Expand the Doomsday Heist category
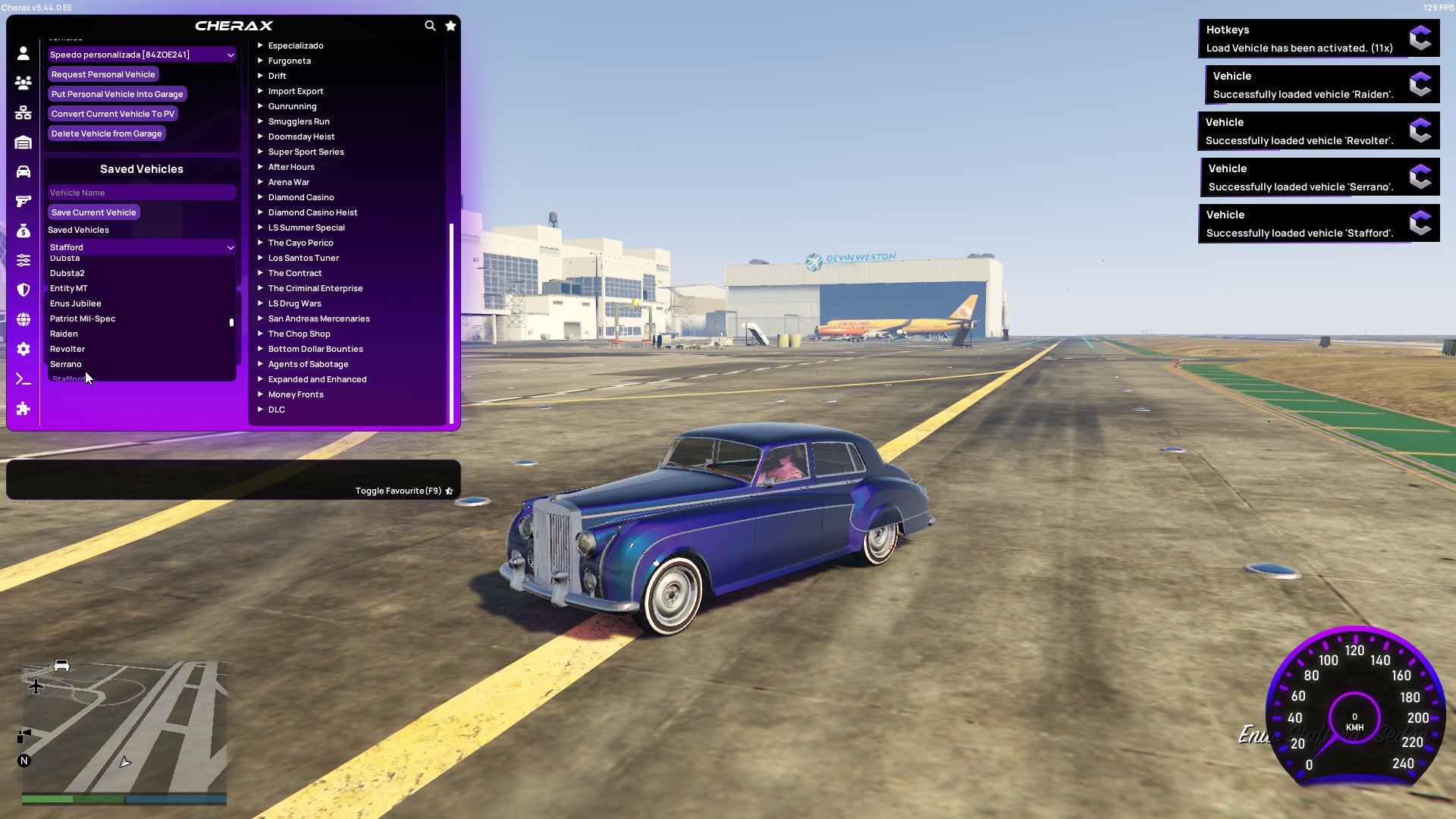 tap(300, 136)
